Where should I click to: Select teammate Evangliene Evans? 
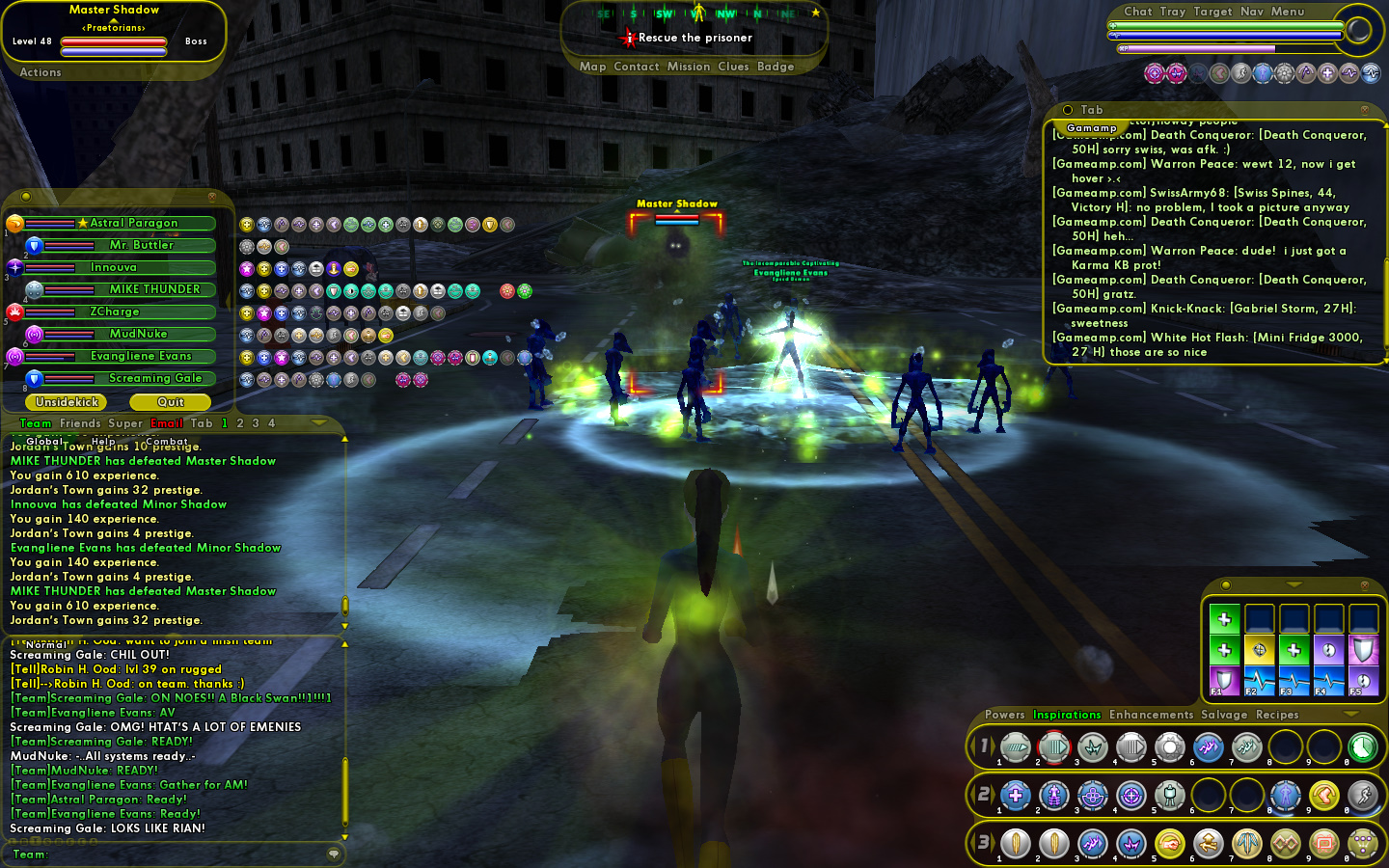141,356
